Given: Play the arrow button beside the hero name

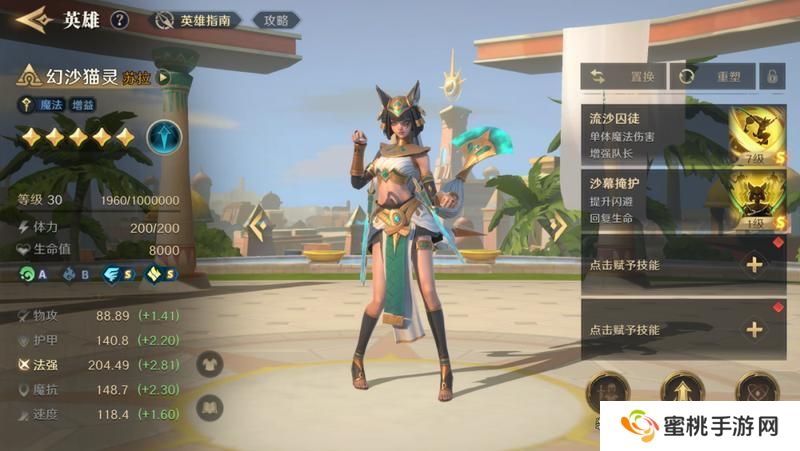Looking at the screenshot, I should click(163, 77).
